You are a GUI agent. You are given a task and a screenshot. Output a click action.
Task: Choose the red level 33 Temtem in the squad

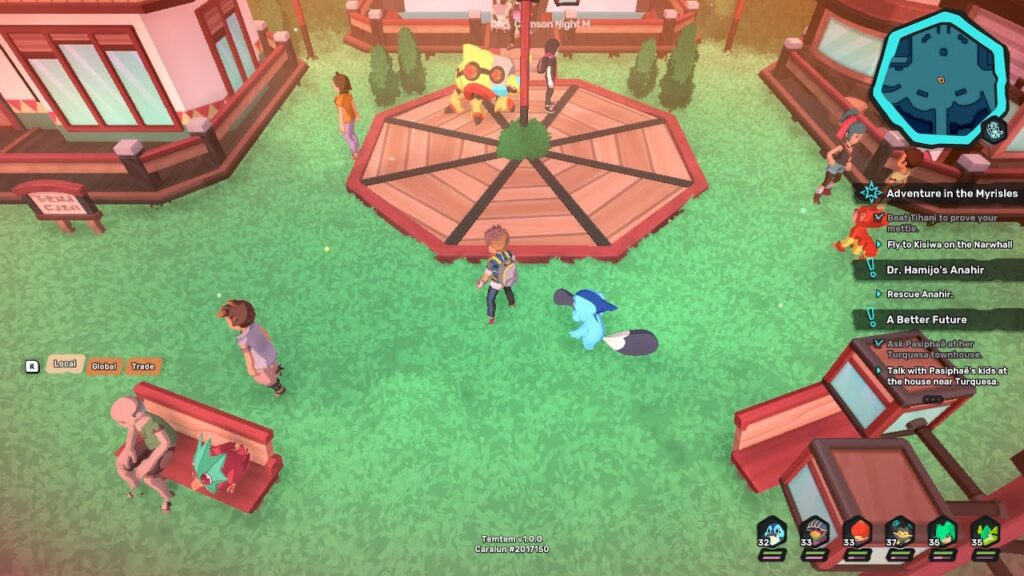pos(857,532)
